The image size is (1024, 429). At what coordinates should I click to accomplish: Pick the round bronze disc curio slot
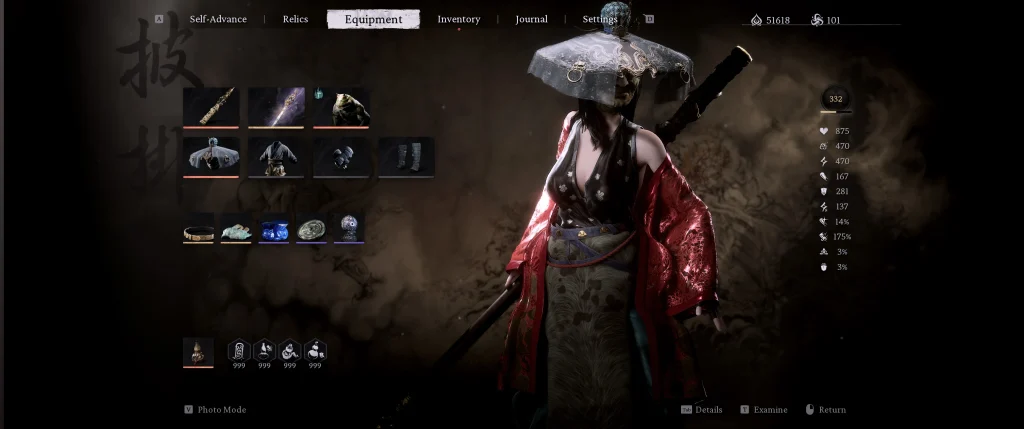[311, 228]
